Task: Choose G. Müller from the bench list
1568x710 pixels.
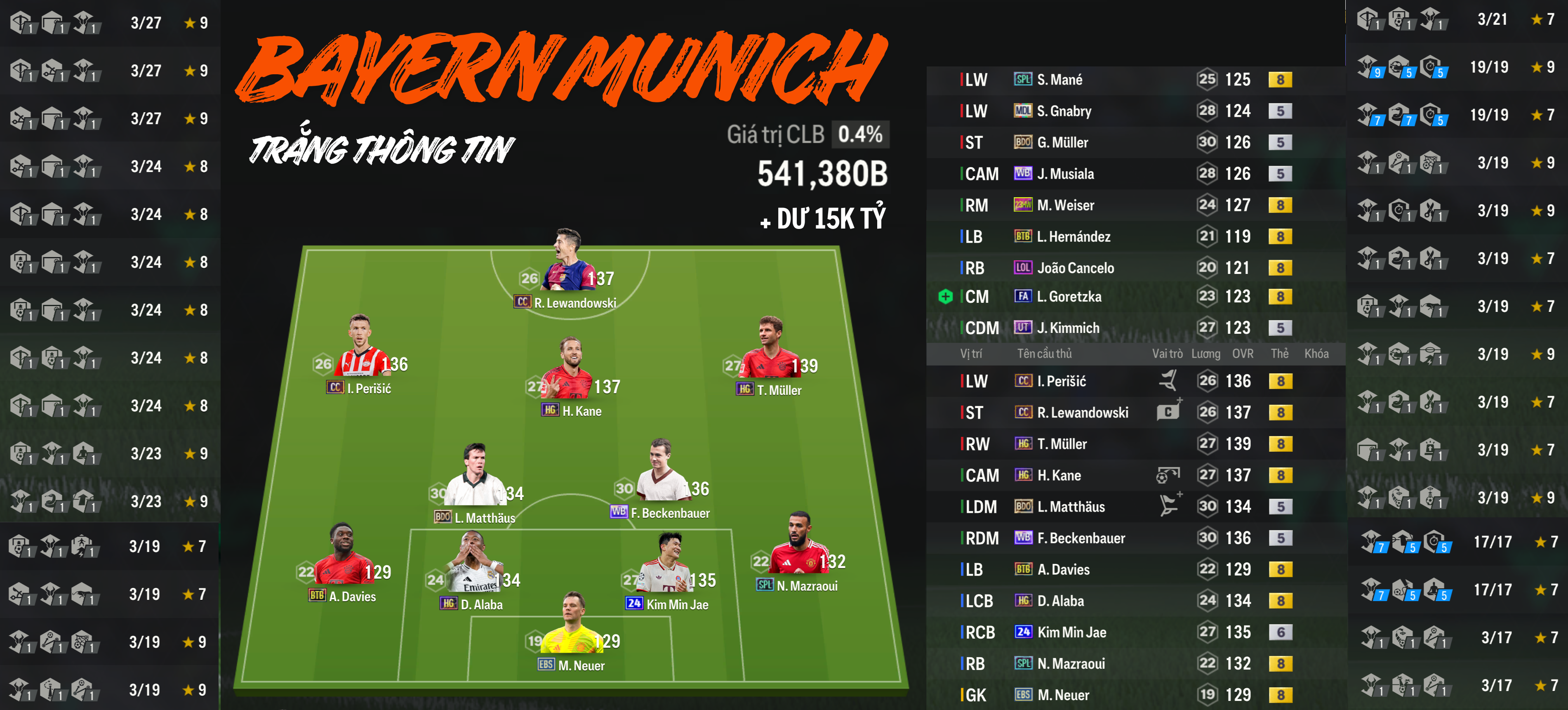Action: point(1062,142)
